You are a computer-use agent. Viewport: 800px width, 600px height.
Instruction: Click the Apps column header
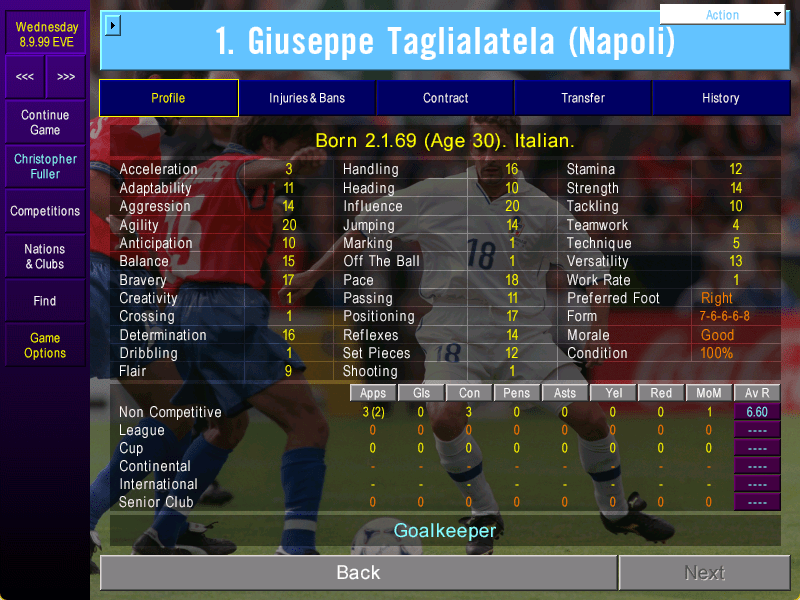[374, 393]
